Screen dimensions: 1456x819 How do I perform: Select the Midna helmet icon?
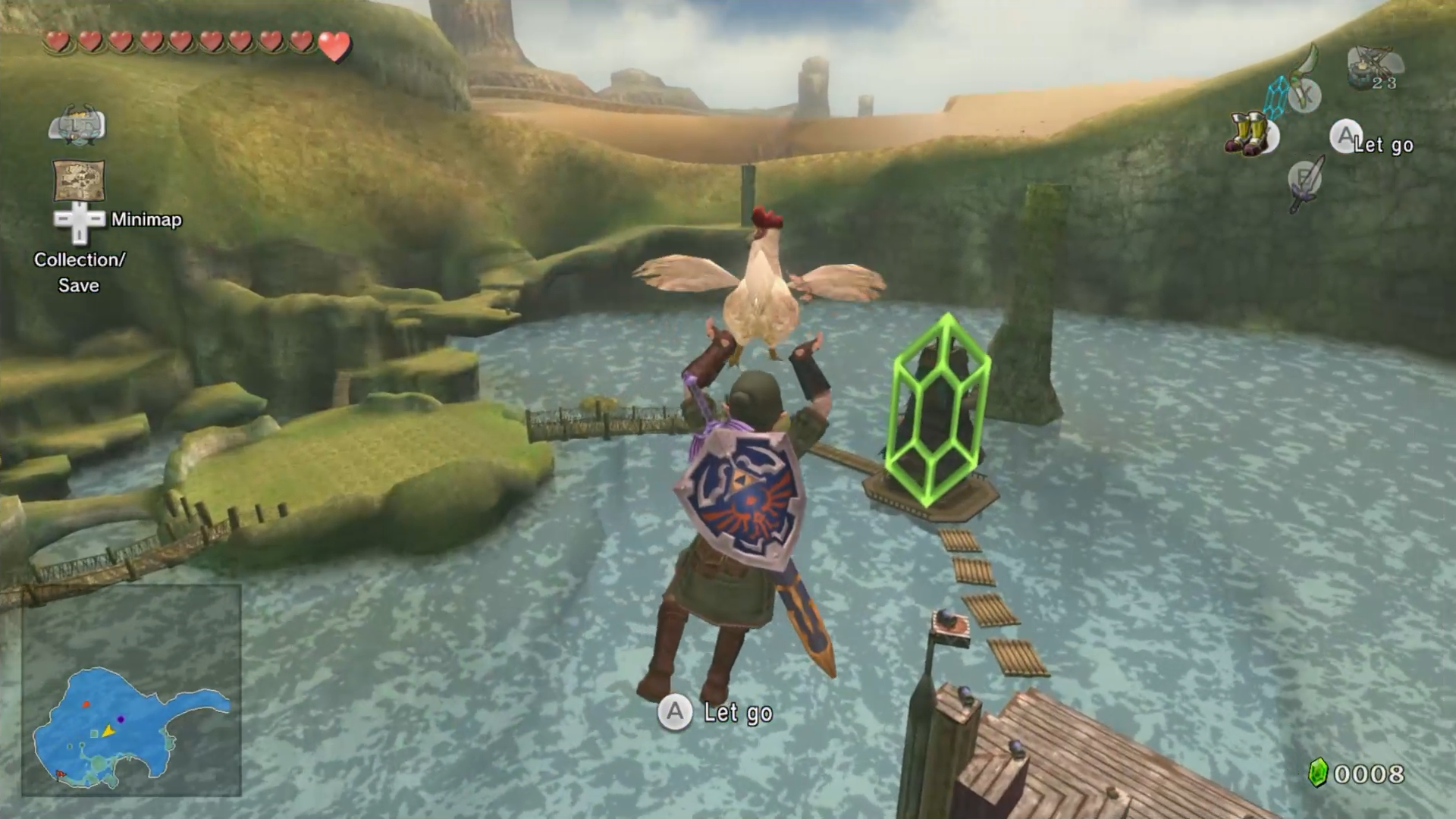click(77, 125)
